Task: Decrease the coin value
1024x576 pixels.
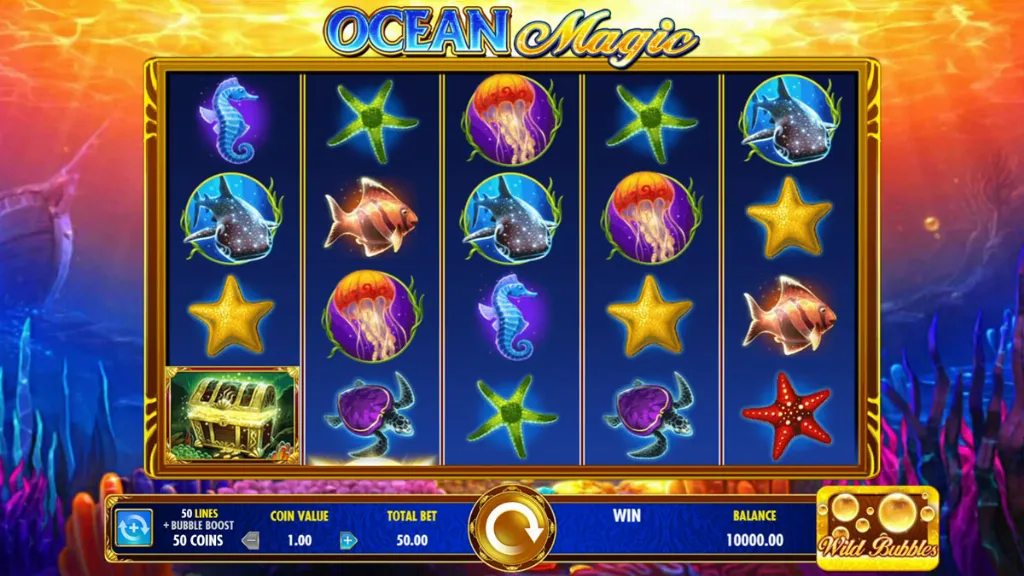Action: click(x=251, y=541)
